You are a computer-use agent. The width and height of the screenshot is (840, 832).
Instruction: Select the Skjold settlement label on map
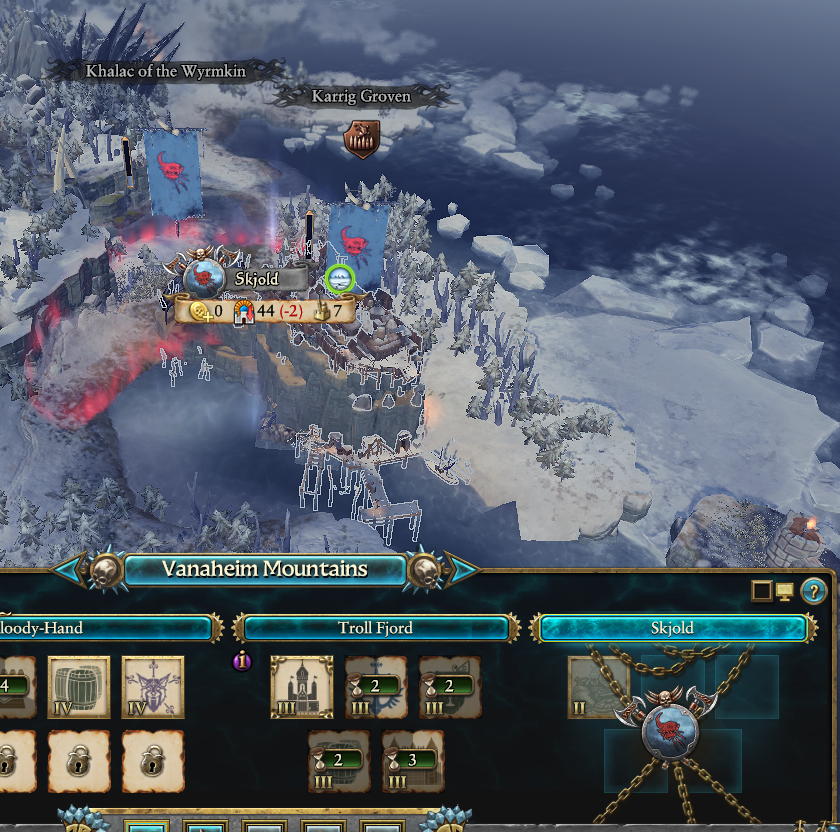[258, 279]
